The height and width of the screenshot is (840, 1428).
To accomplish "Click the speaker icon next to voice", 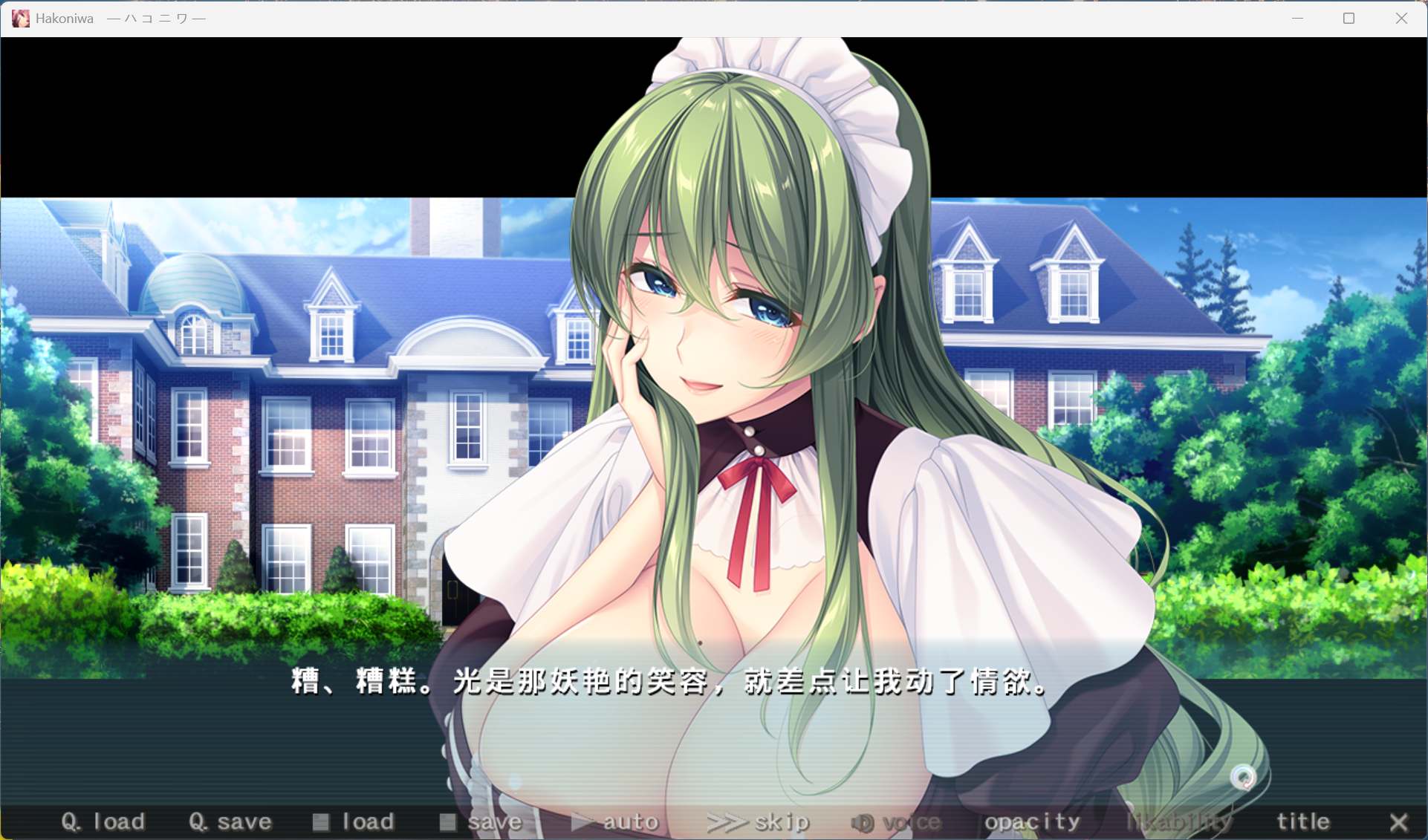I will tap(862, 821).
